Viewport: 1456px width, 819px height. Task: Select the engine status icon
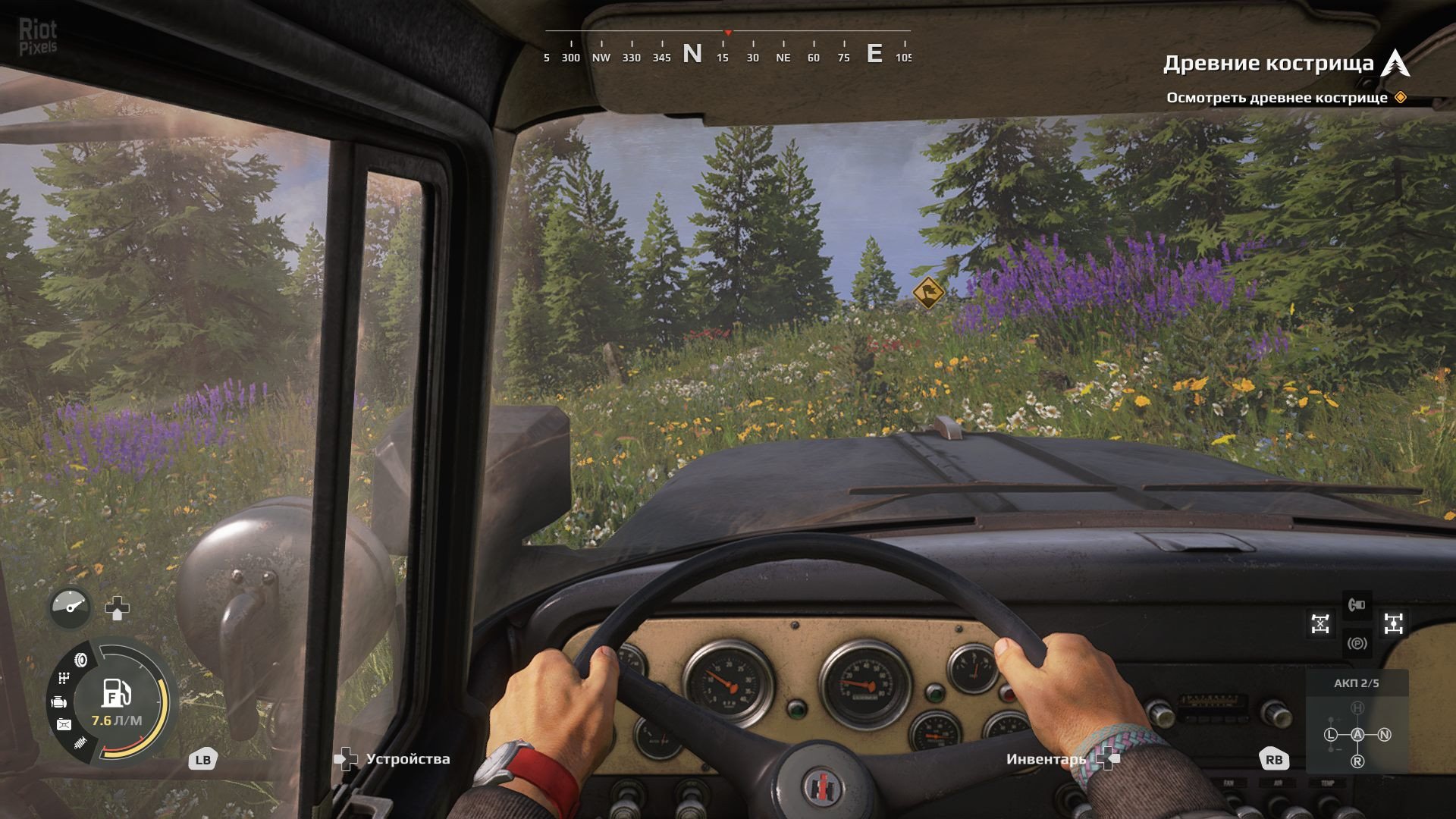59,702
